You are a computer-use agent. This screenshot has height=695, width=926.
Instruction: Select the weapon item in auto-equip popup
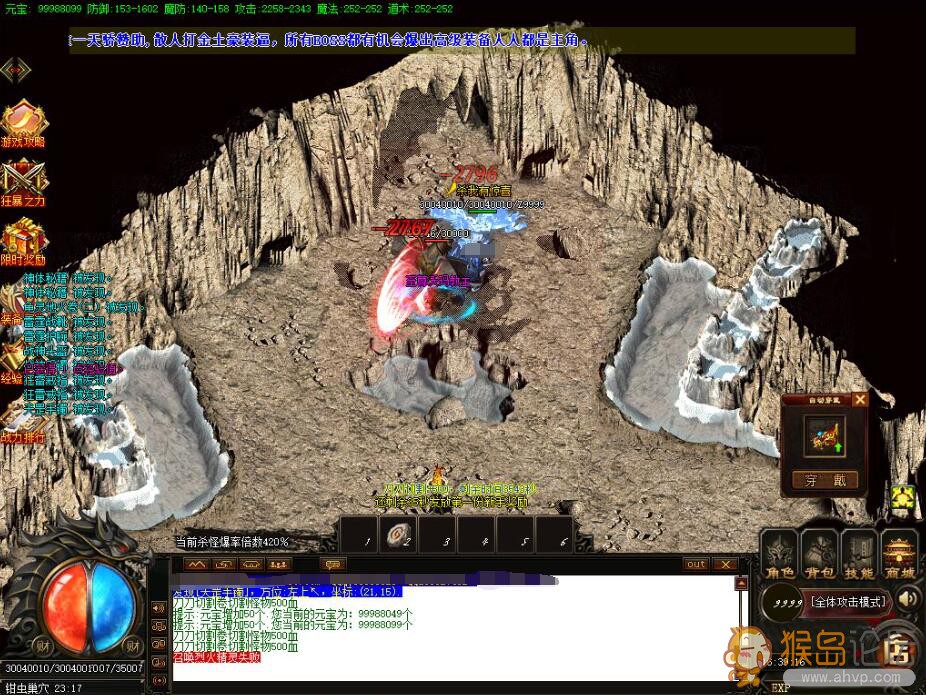[x=825, y=437]
